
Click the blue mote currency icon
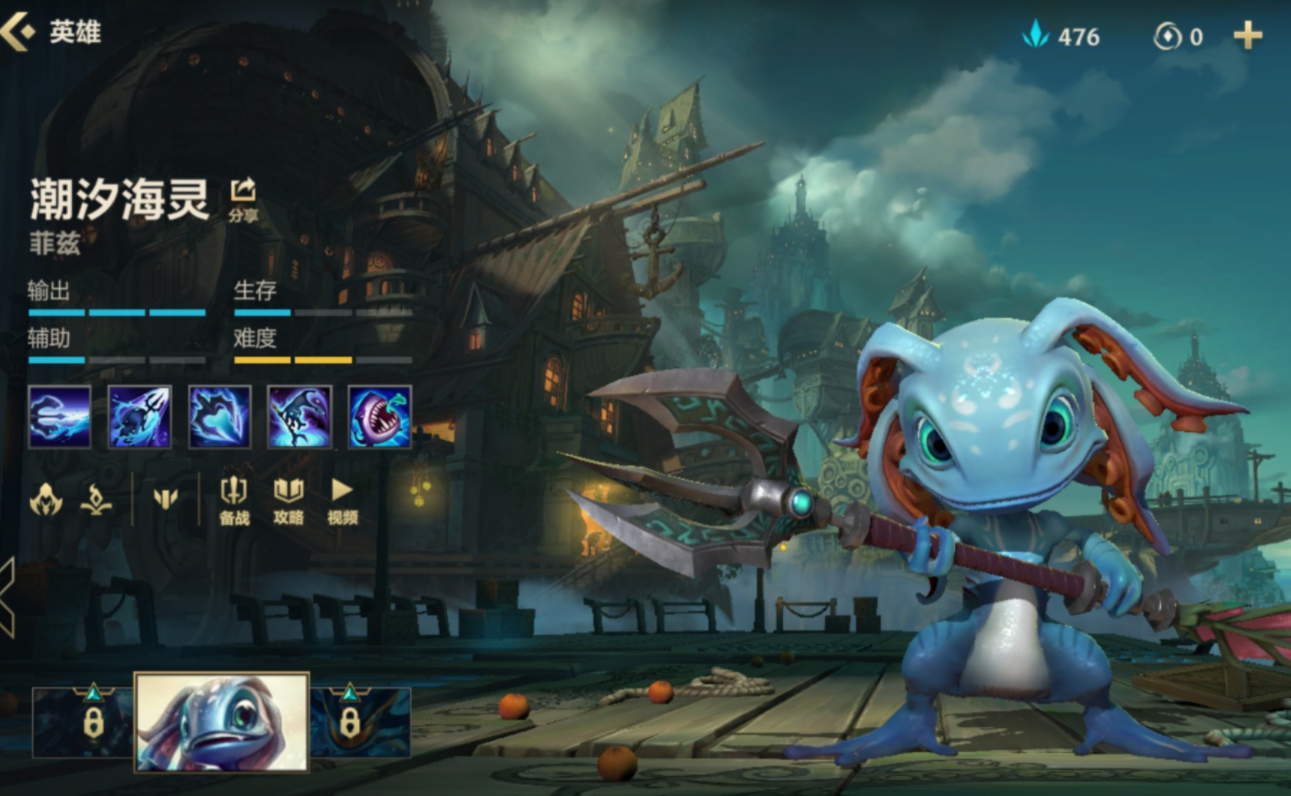tap(1034, 37)
